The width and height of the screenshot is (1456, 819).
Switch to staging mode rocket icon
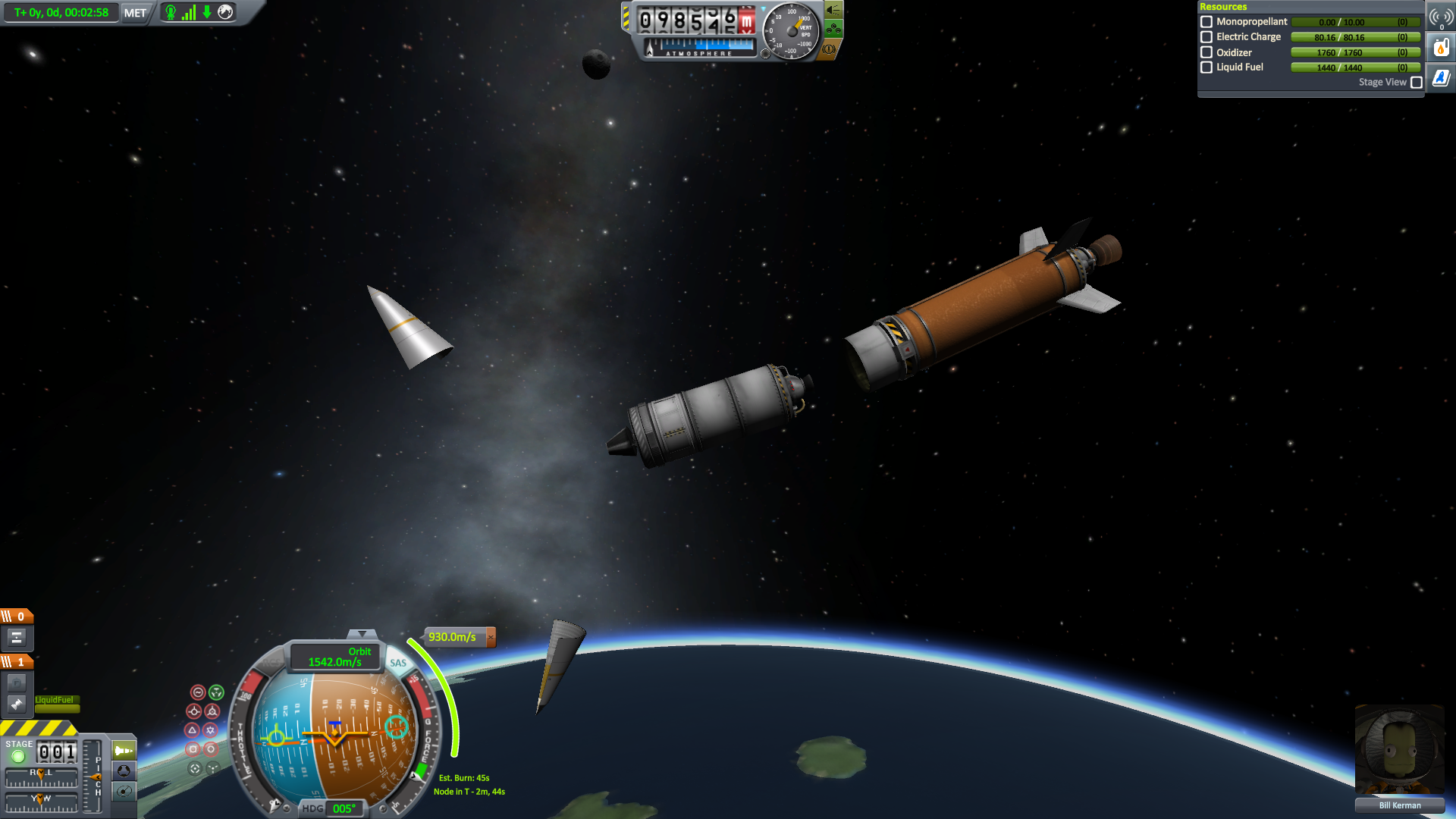[x=124, y=751]
